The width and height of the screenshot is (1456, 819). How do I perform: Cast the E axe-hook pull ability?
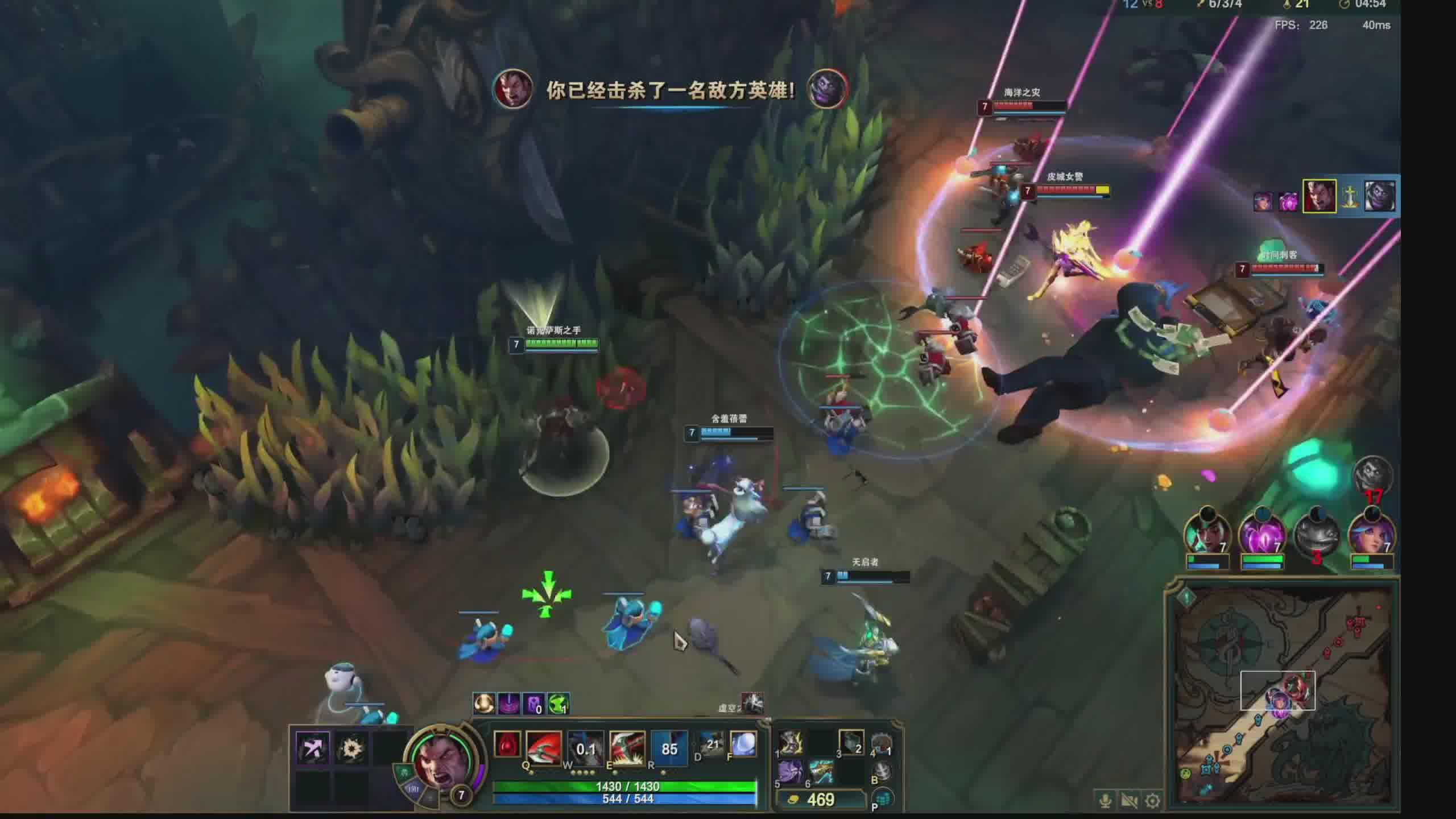coord(627,747)
